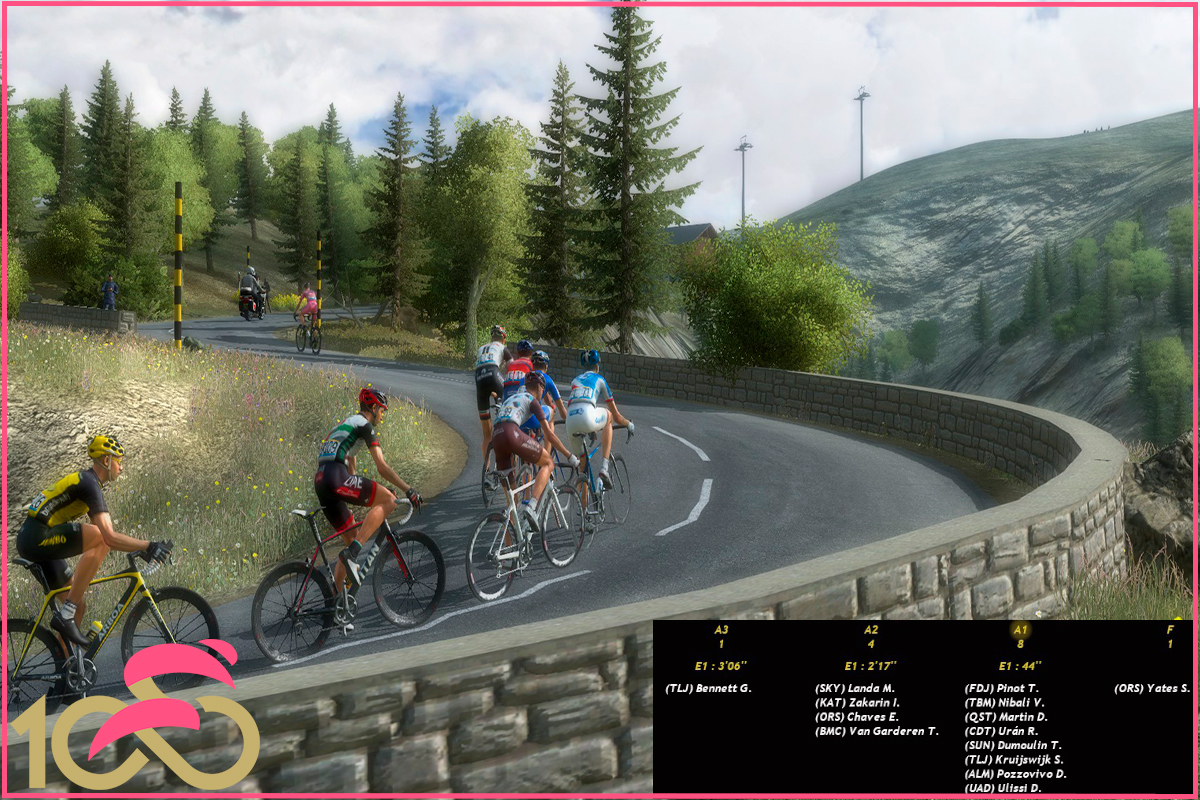Choose rider Nibali V.
Viewport: 1200px width, 800px height.
point(1005,702)
